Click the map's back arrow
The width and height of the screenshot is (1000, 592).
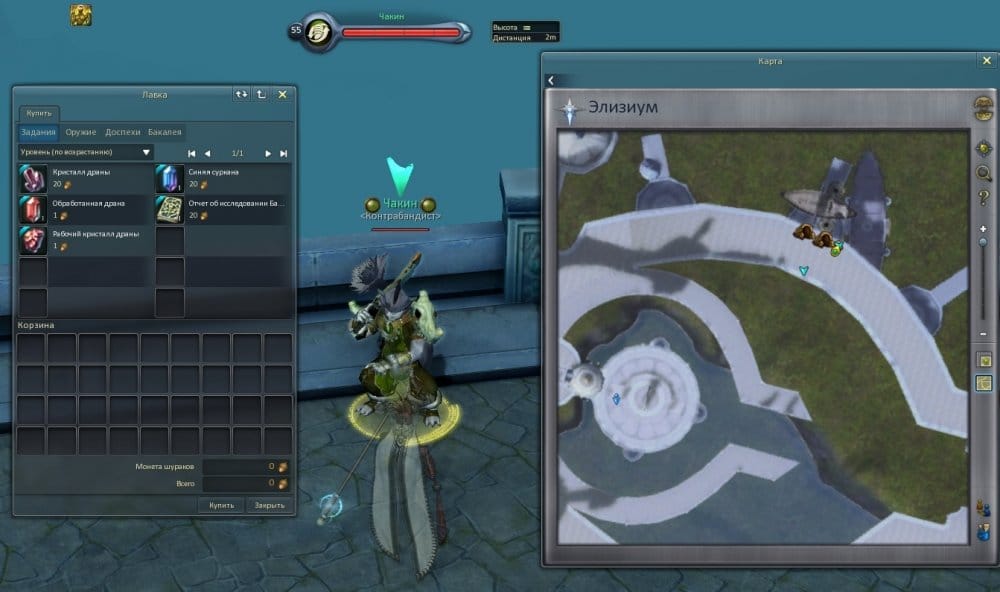[550, 81]
